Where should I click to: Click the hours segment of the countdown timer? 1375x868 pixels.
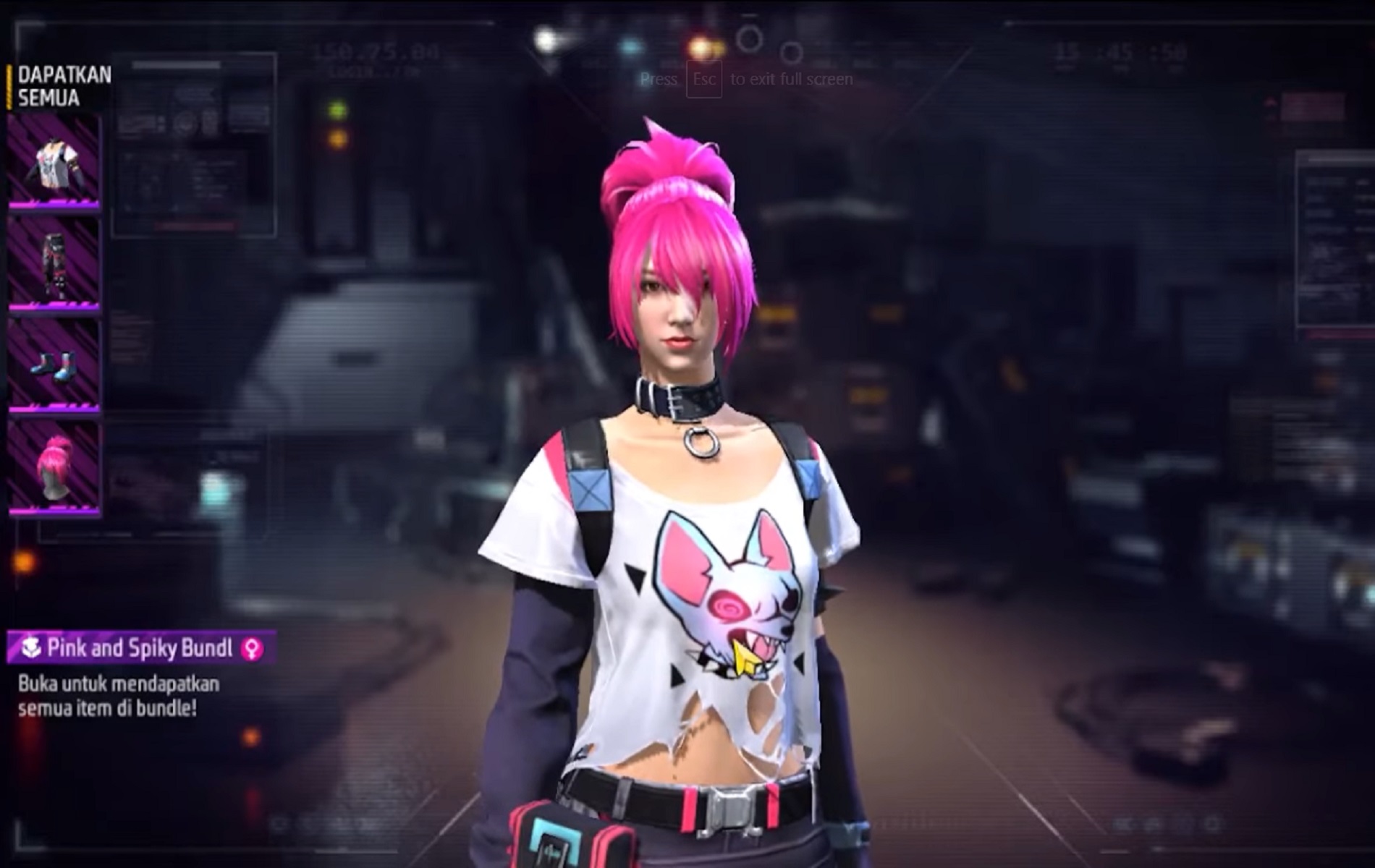(1067, 52)
